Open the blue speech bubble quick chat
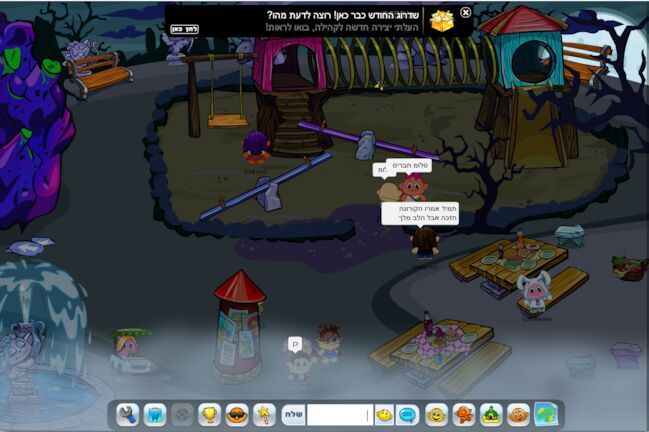The width and height of the screenshot is (649, 432). [x=408, y=414]
